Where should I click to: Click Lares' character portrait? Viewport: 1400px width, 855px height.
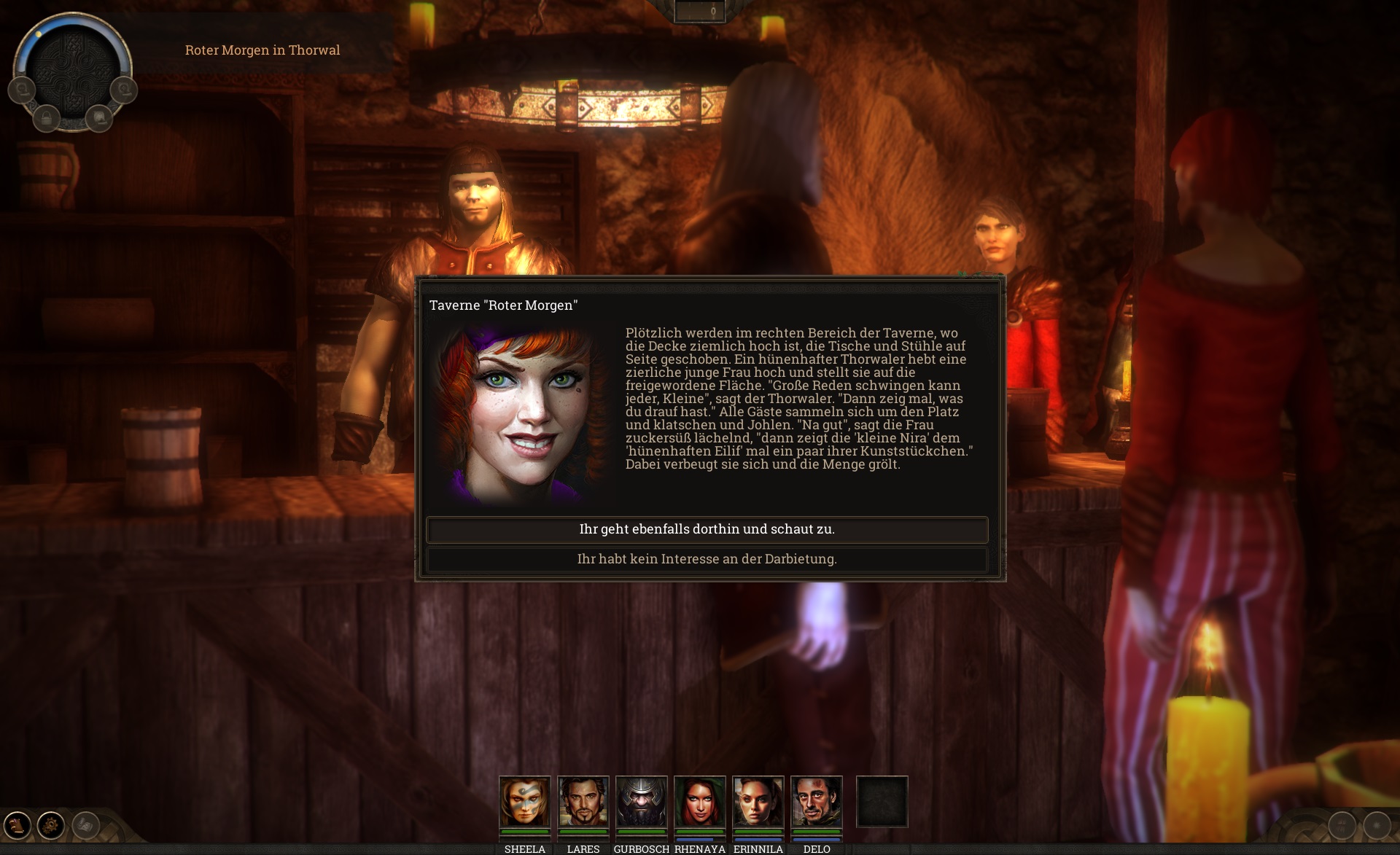pos(583,802)
